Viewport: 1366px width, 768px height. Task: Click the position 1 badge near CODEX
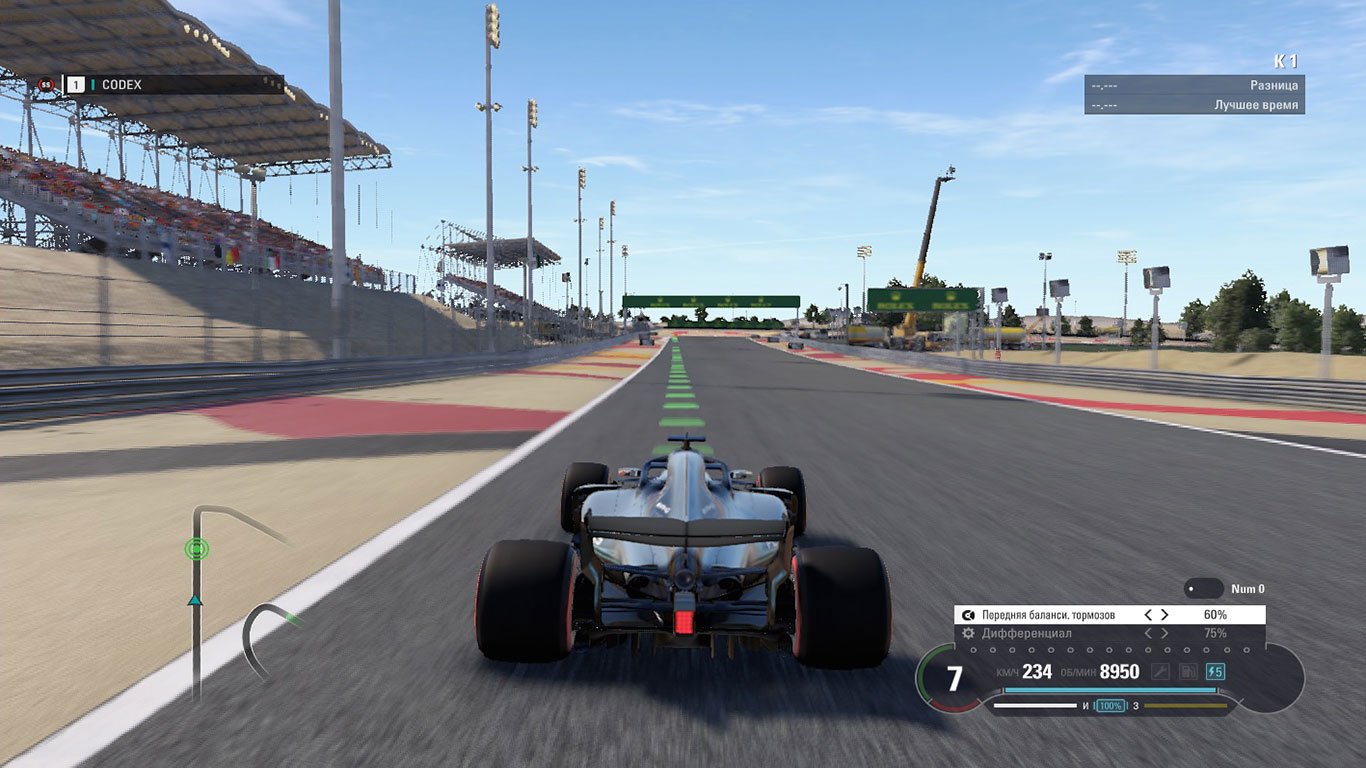76,84
